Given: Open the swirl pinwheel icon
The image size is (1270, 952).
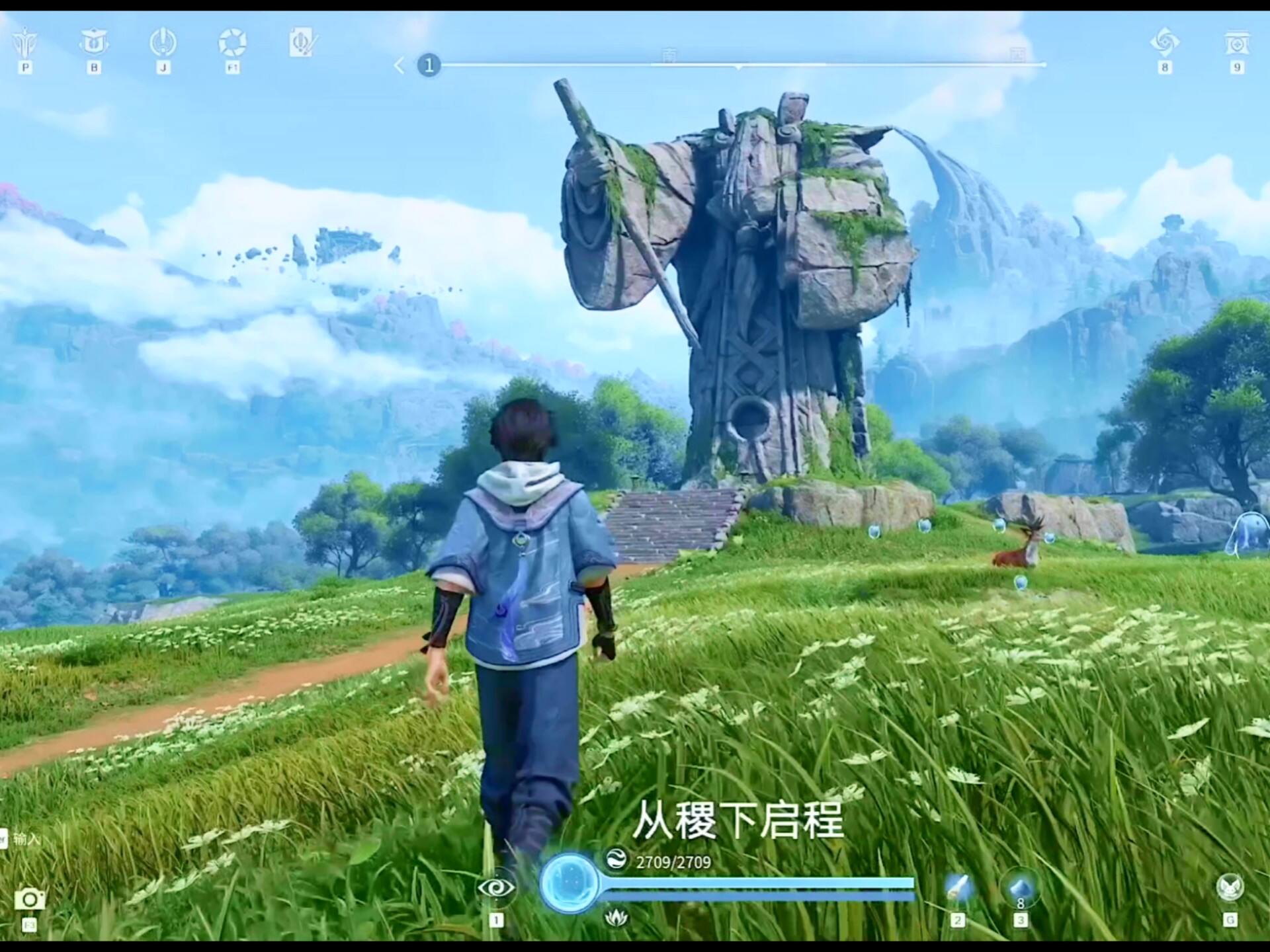Looking at the screenshot, I should [1165, 43].
